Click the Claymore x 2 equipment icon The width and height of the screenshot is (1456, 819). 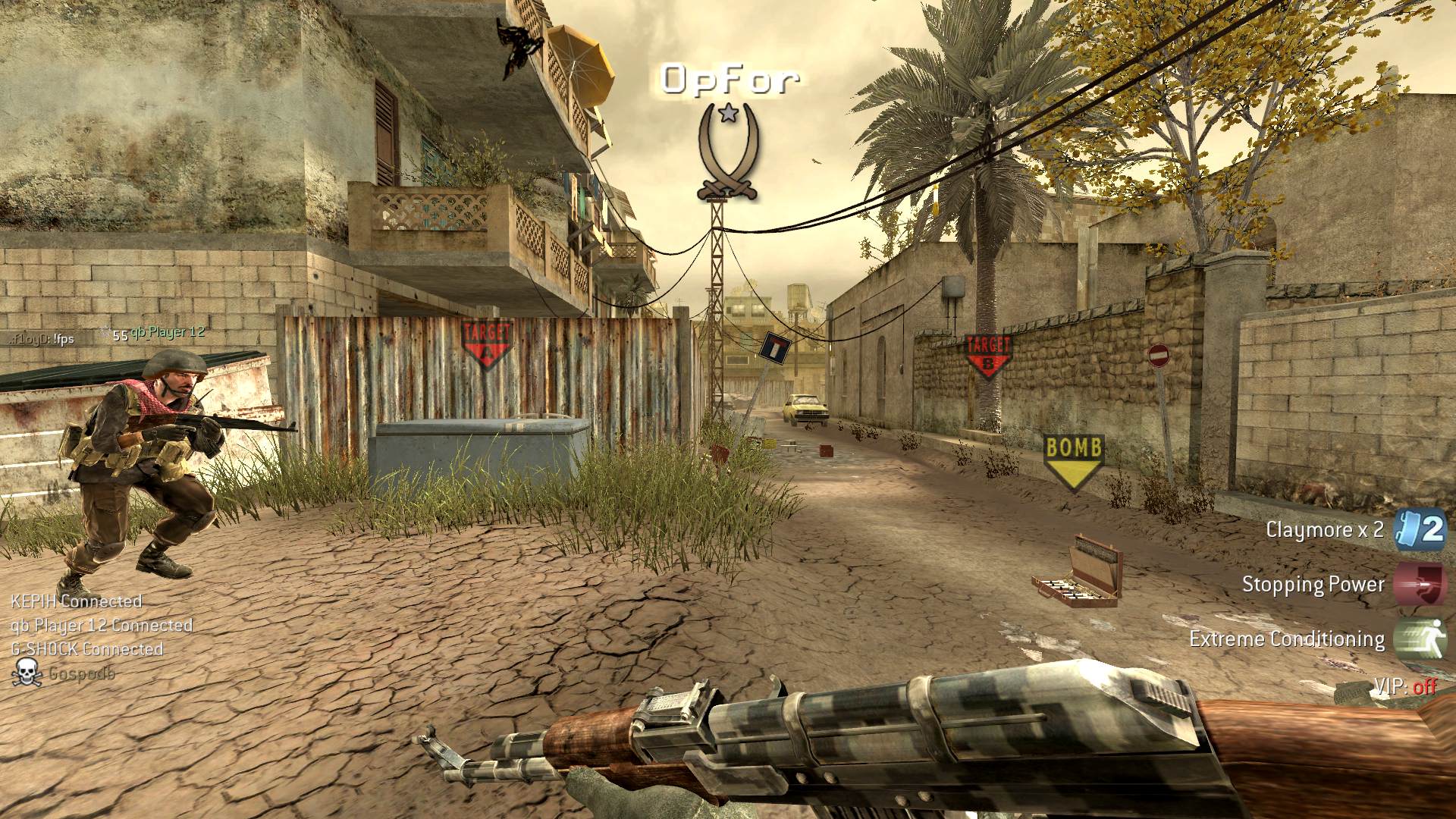tap(1421, 529)
